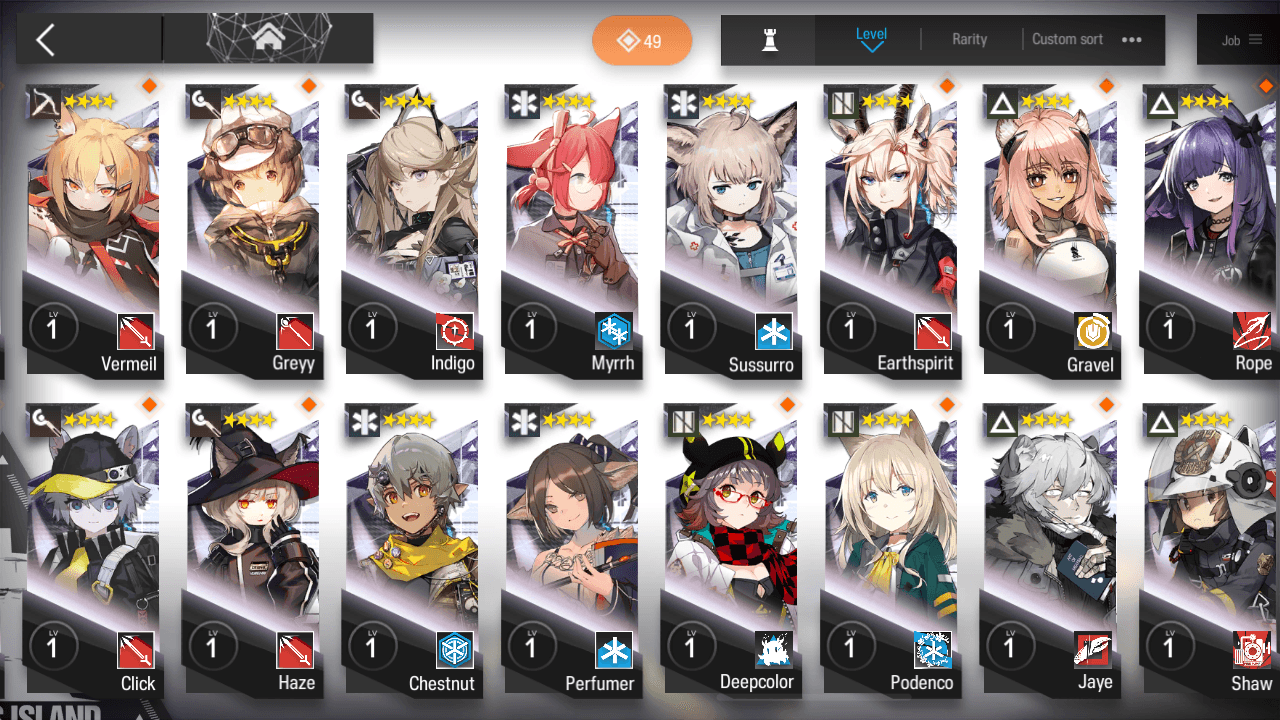The width and height of the screenshot is (1280, 720).
Task: Pick the Indigo operator card
Action: 412,230
